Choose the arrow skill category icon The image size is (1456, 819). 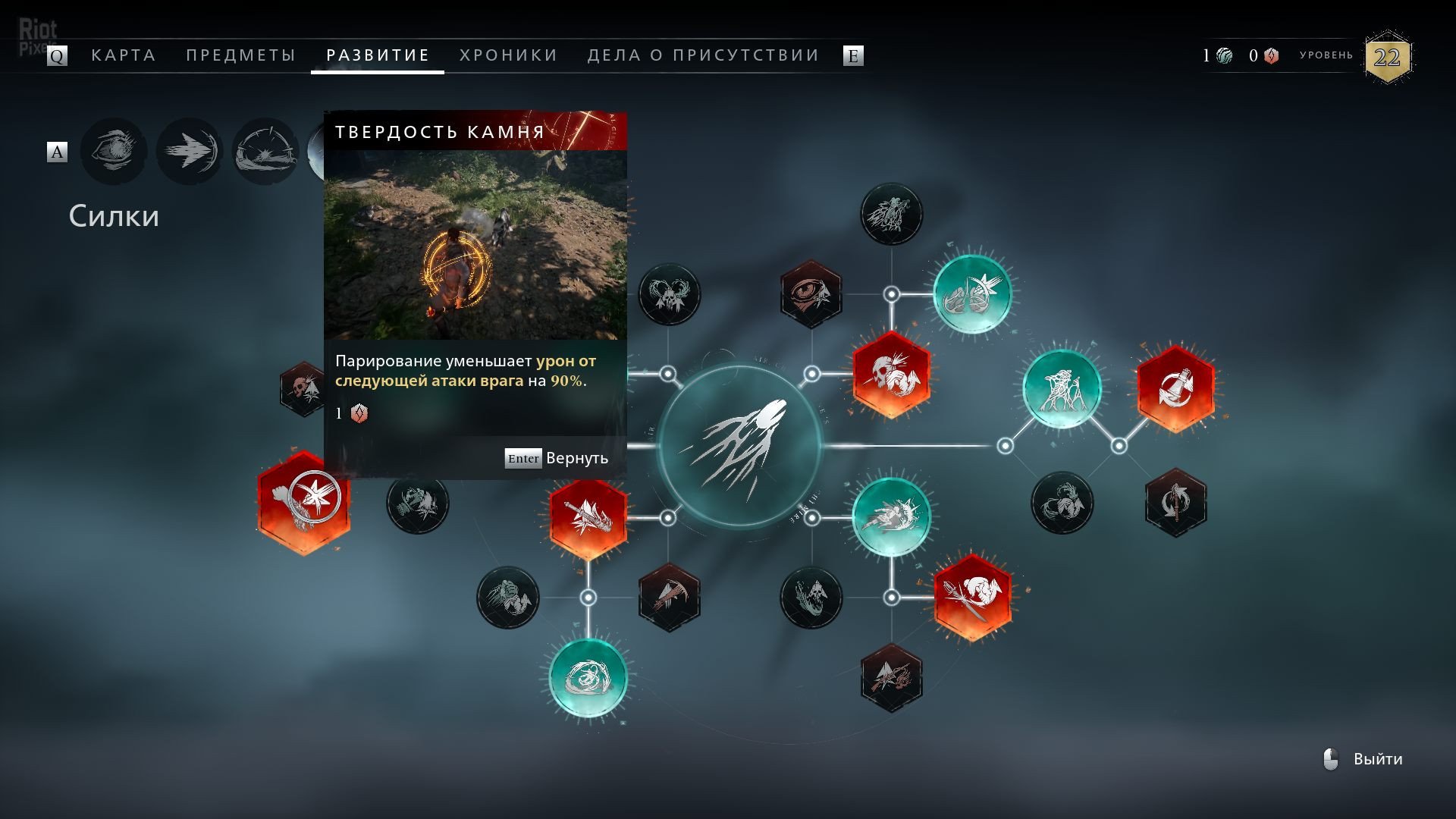pos(190,152)
